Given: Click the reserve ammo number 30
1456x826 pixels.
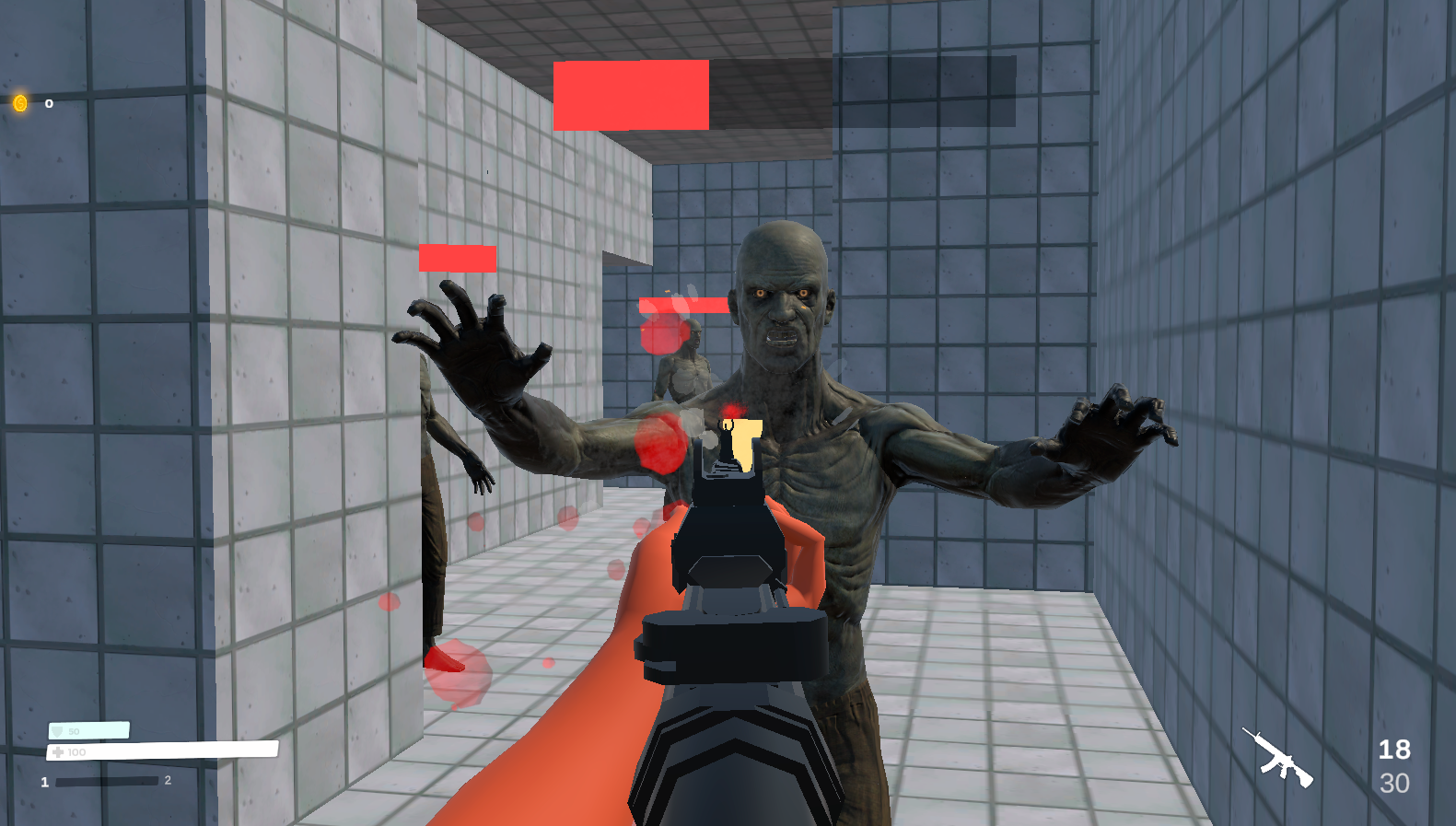Looking at the screenshot, I should pos(1395,783).
